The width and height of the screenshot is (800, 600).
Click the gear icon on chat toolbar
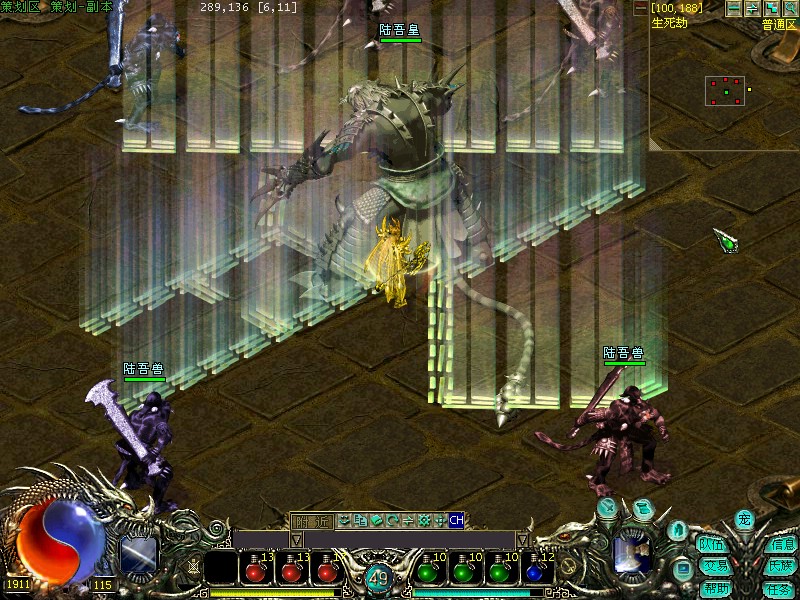tap(424, 520)
